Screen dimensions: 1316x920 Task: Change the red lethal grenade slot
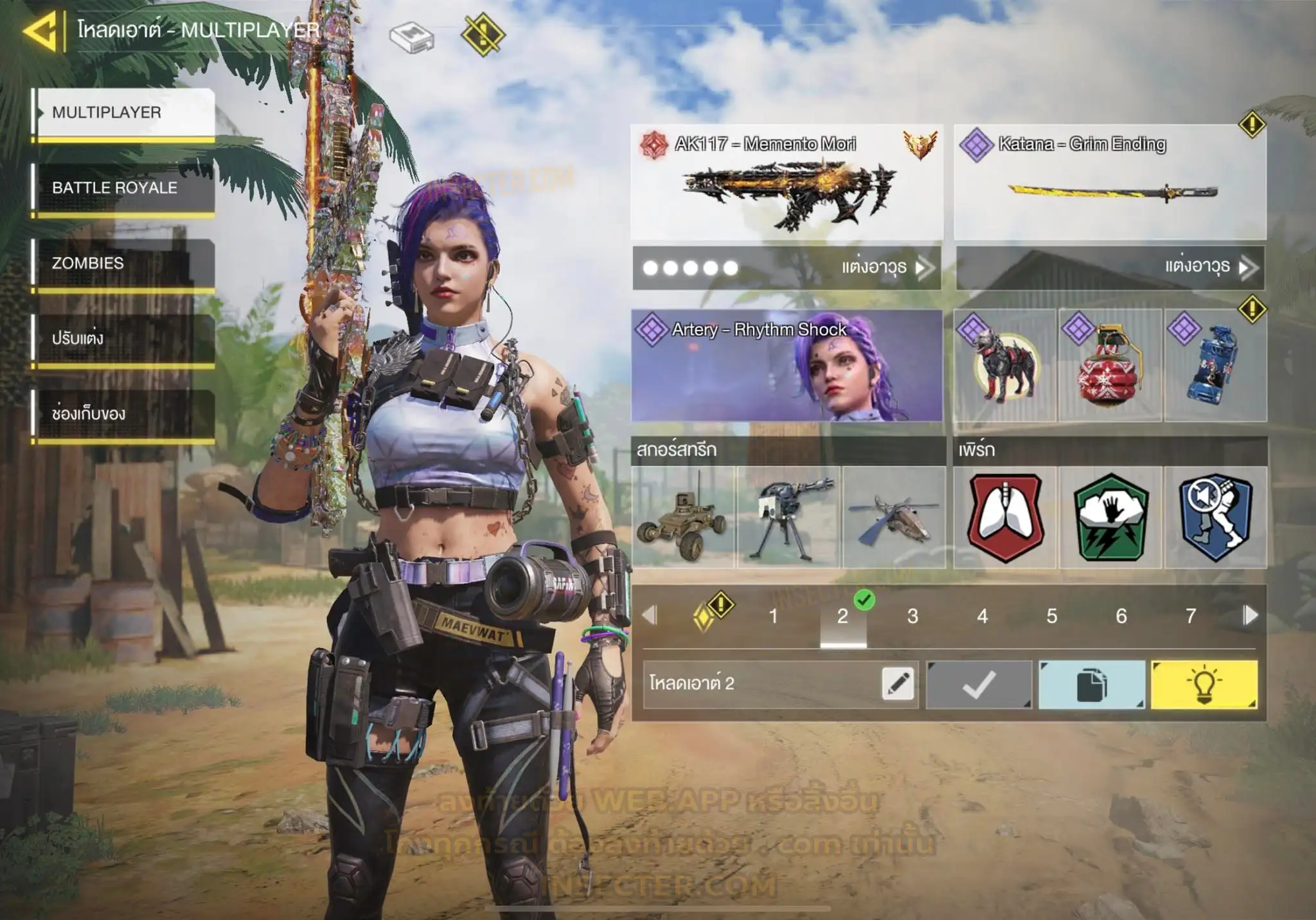(x=1110, y=366)
